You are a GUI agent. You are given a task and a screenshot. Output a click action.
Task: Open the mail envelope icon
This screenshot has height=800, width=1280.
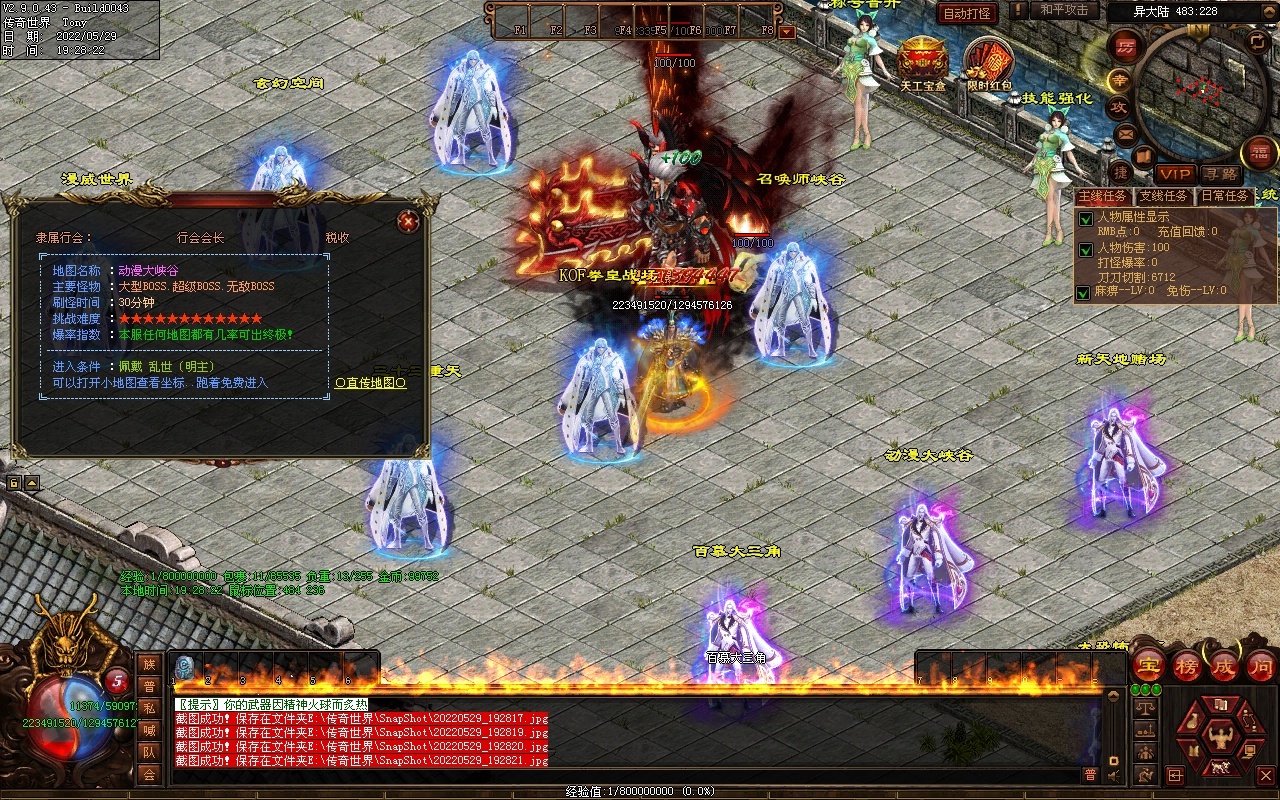(1126, 133)
